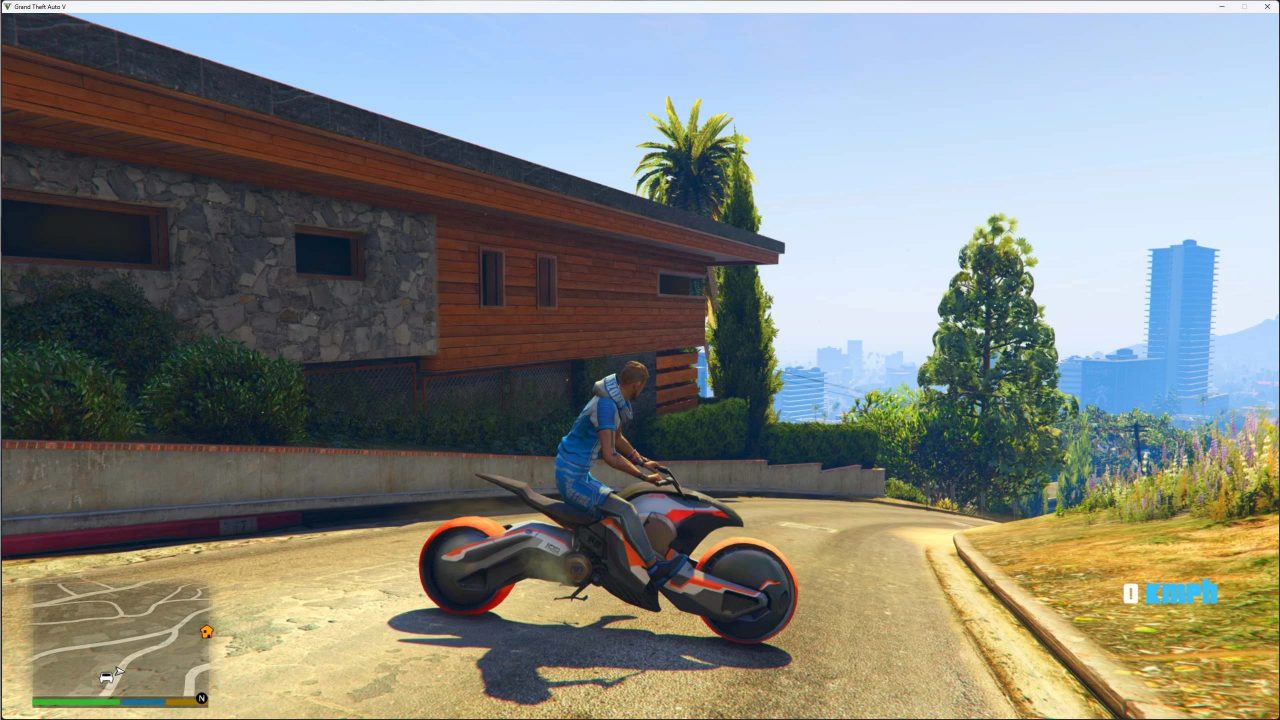Close the Grand Theft Auto V window
1280x720 pixels.
1267,6
